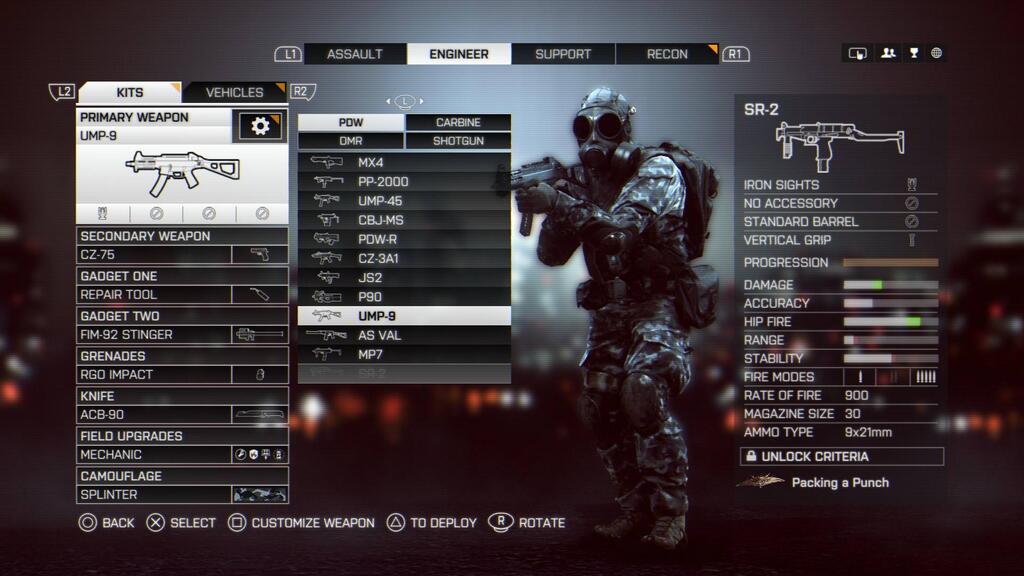The width and height of the screenshot is (1024, 576).
Task: Switch to the Assault class tab
Action: click(355, 54)
